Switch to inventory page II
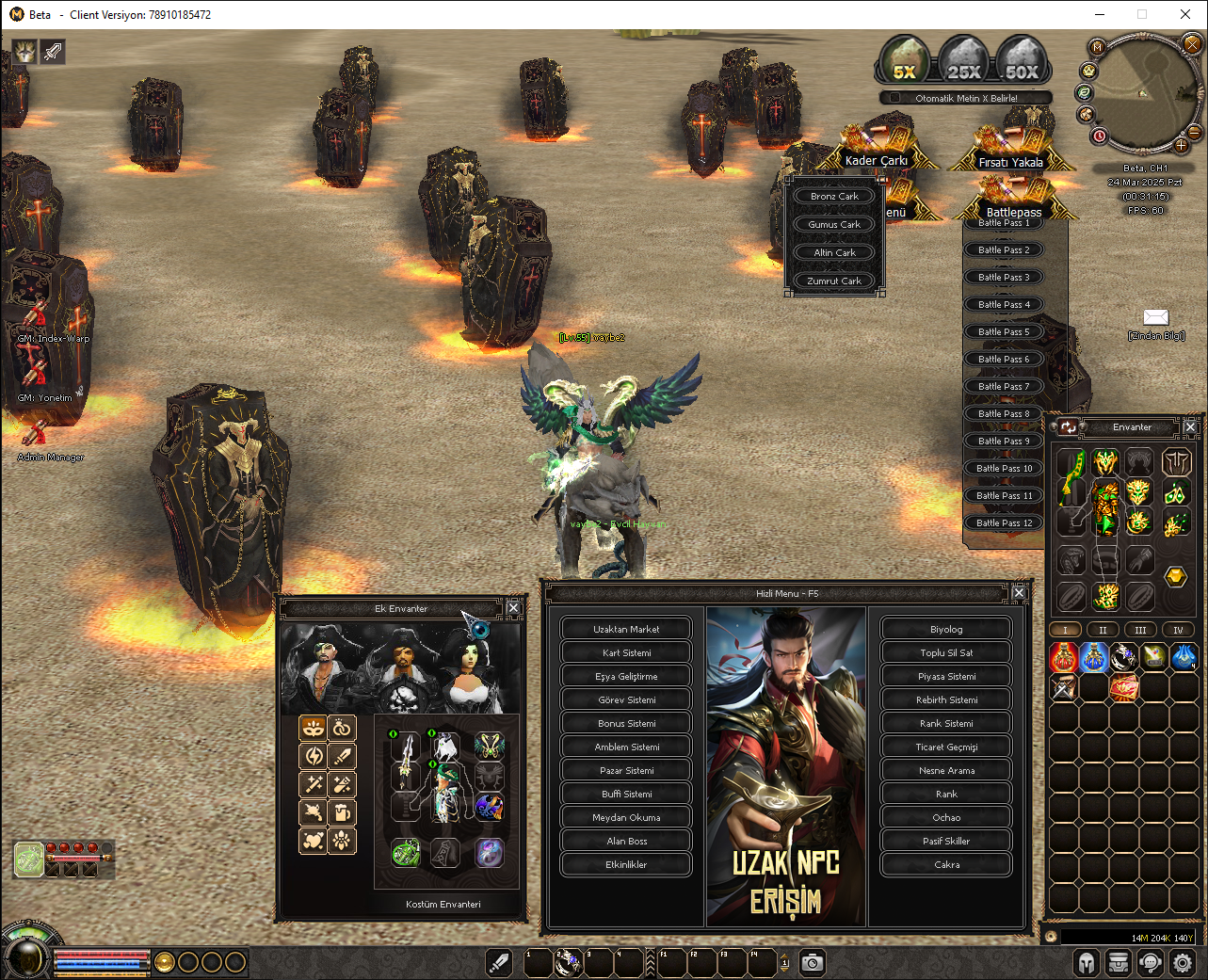 click(1103, 630)
